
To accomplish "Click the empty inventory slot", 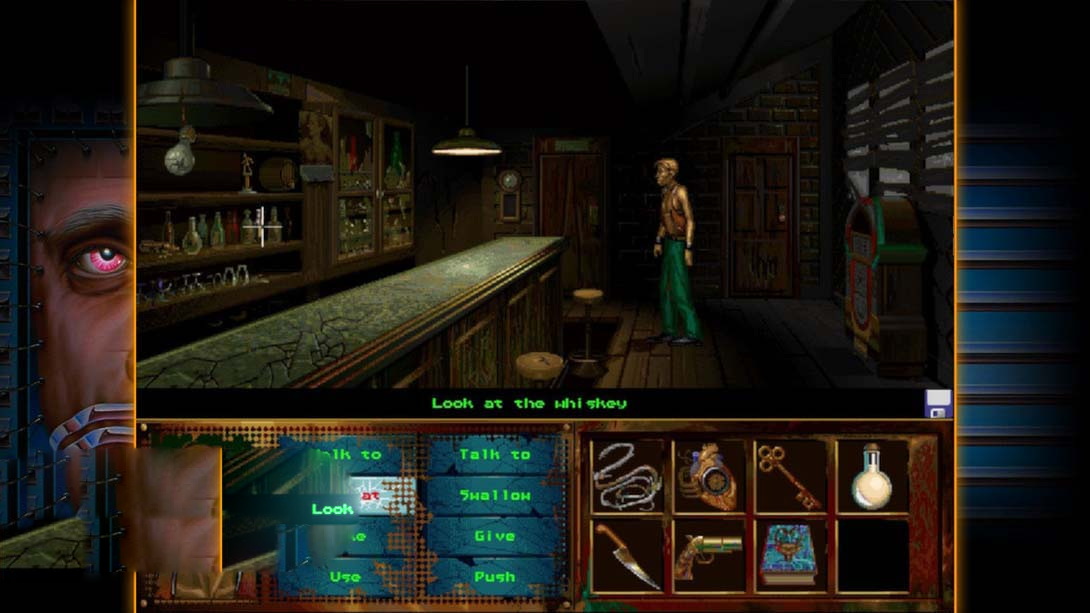I will point(872,556).
